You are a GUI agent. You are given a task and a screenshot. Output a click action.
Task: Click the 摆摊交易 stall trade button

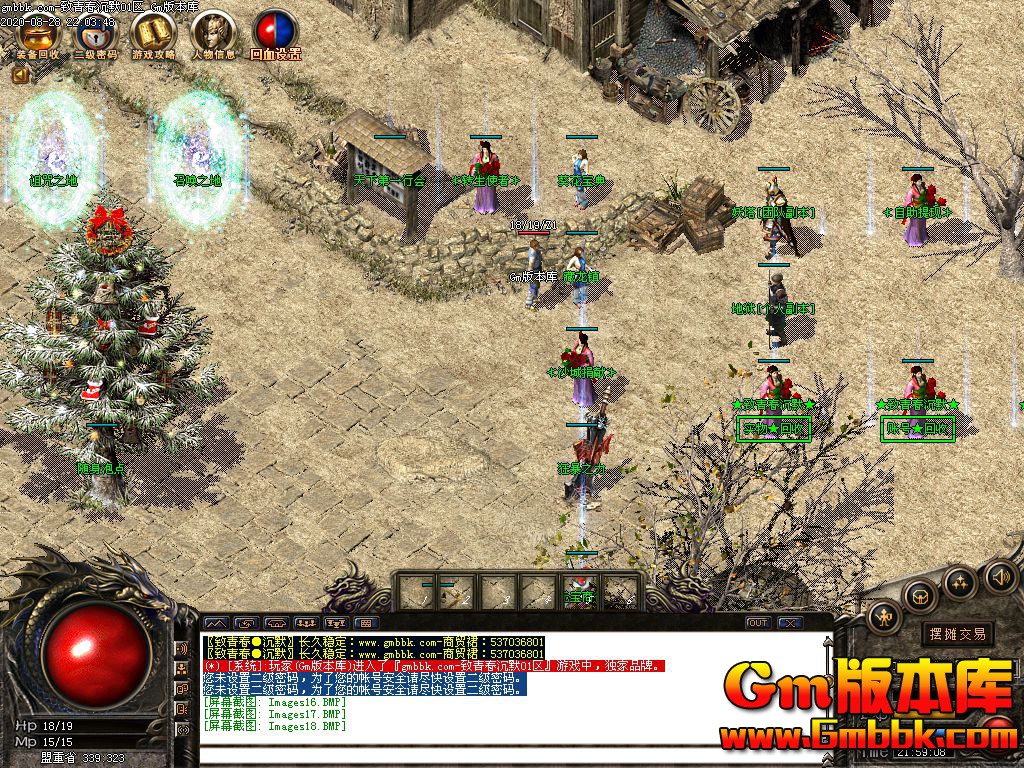pos(957,633)
